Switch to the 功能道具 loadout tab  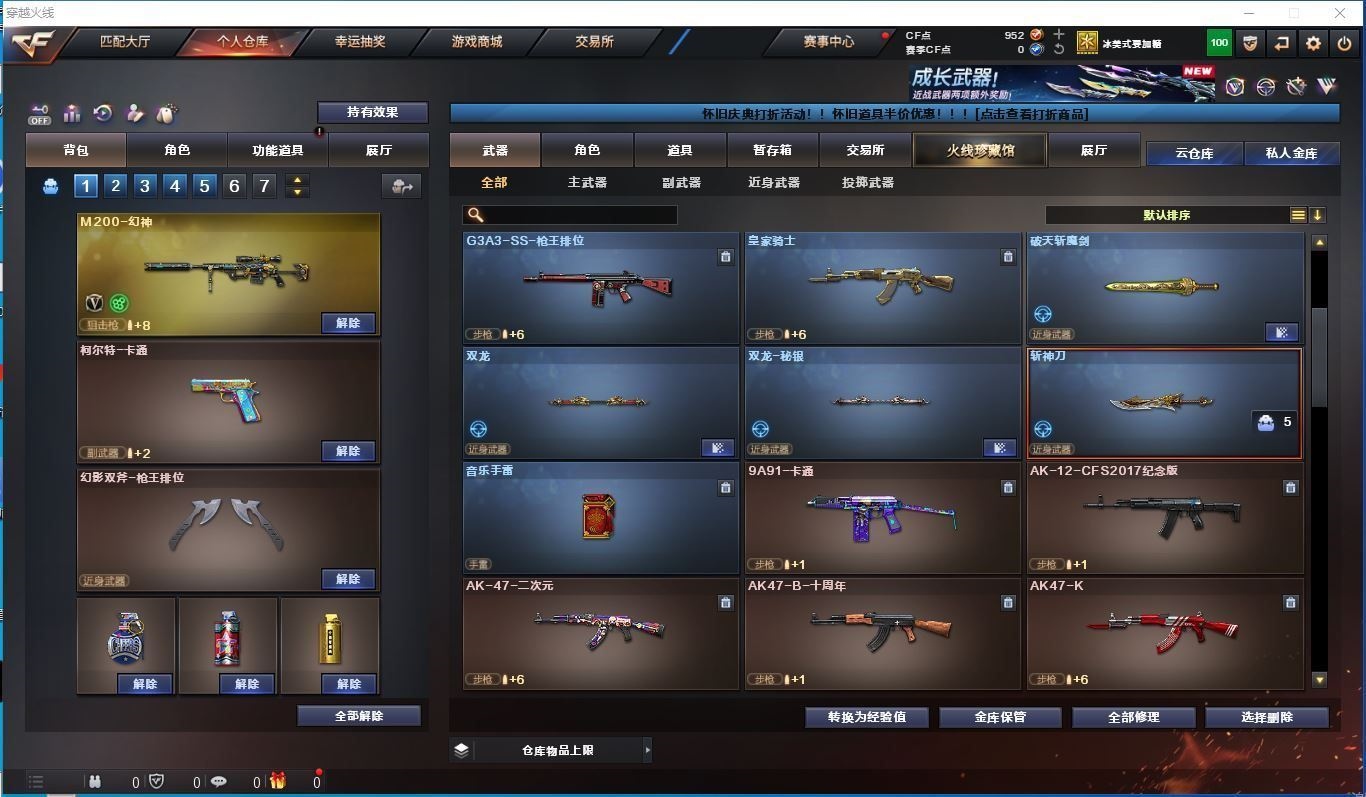tap(278, 150)
